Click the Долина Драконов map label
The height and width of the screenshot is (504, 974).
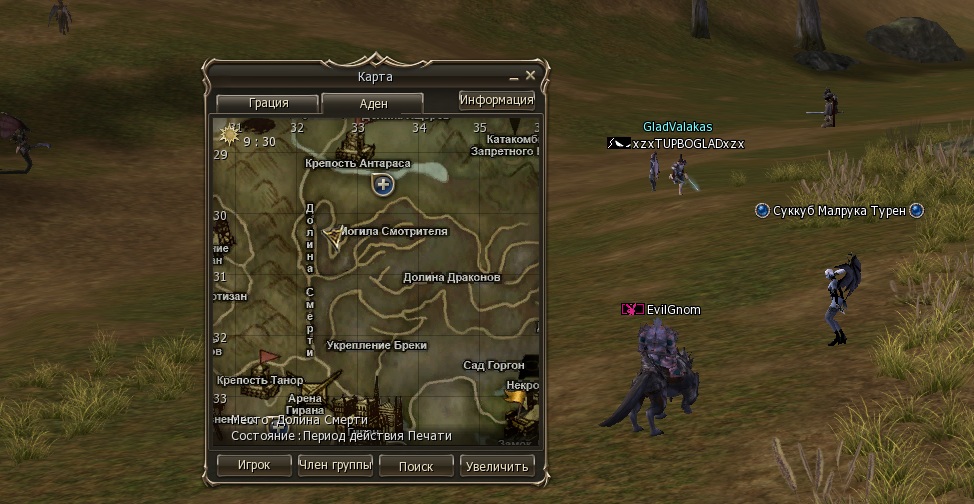(x=451, y=277)
